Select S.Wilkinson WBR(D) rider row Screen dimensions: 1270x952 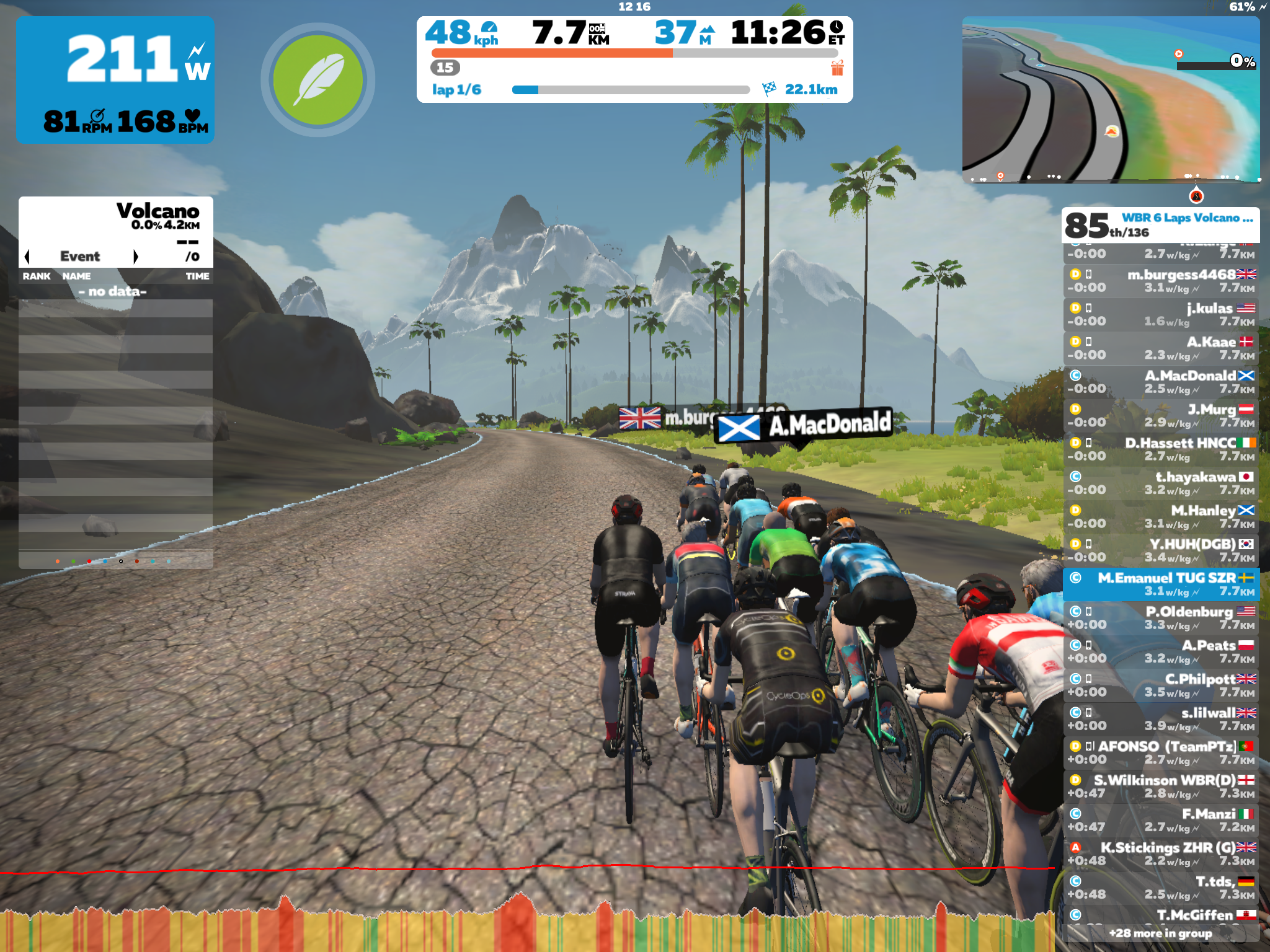pyautogui.click(x=1161, y=786)
